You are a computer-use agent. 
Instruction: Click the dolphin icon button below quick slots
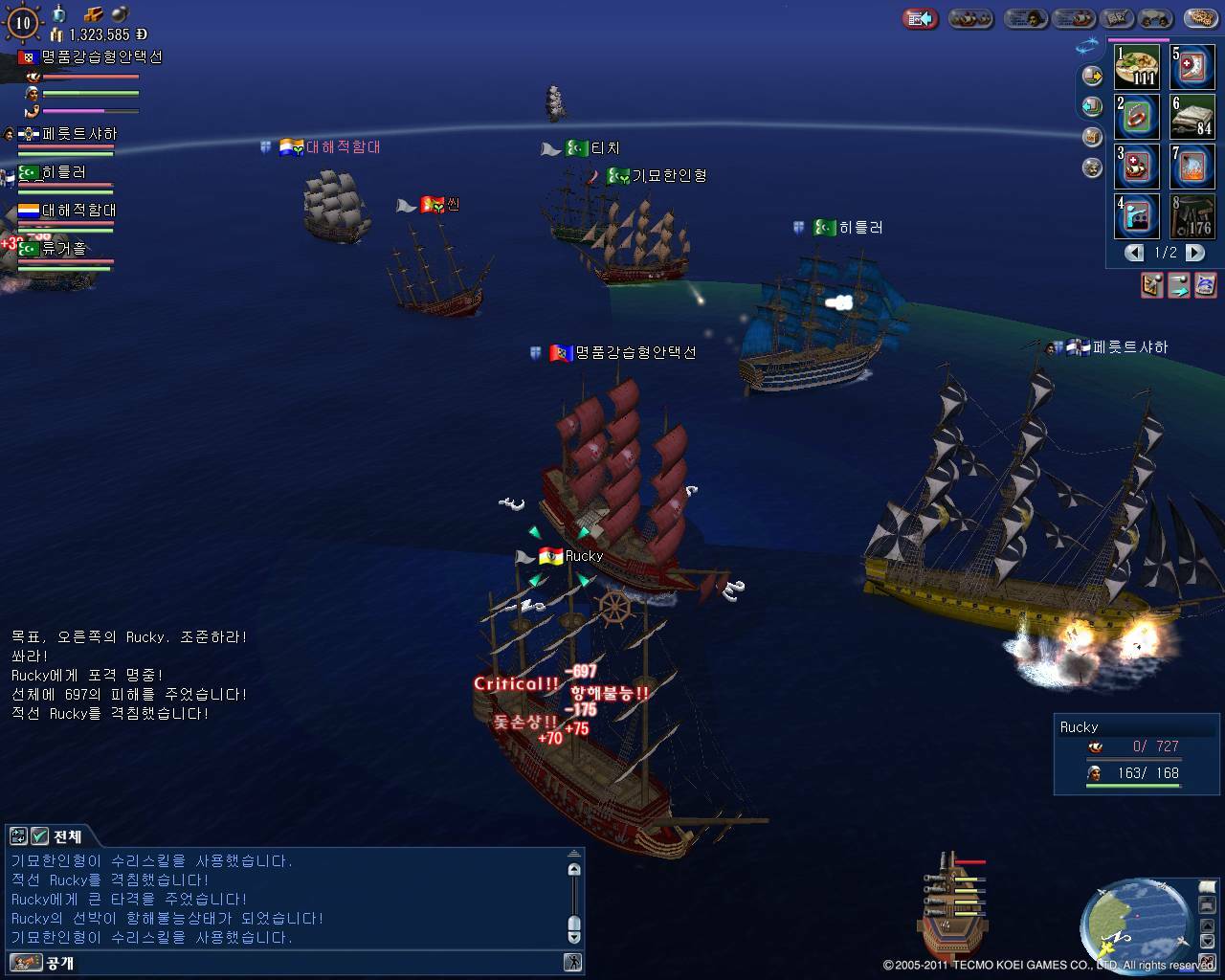tap(1206, 284)
